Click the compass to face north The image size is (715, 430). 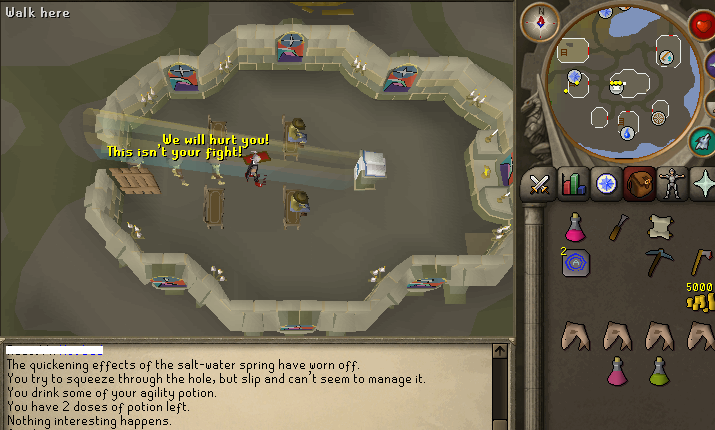pyautogui.click(x=541, y=21)
